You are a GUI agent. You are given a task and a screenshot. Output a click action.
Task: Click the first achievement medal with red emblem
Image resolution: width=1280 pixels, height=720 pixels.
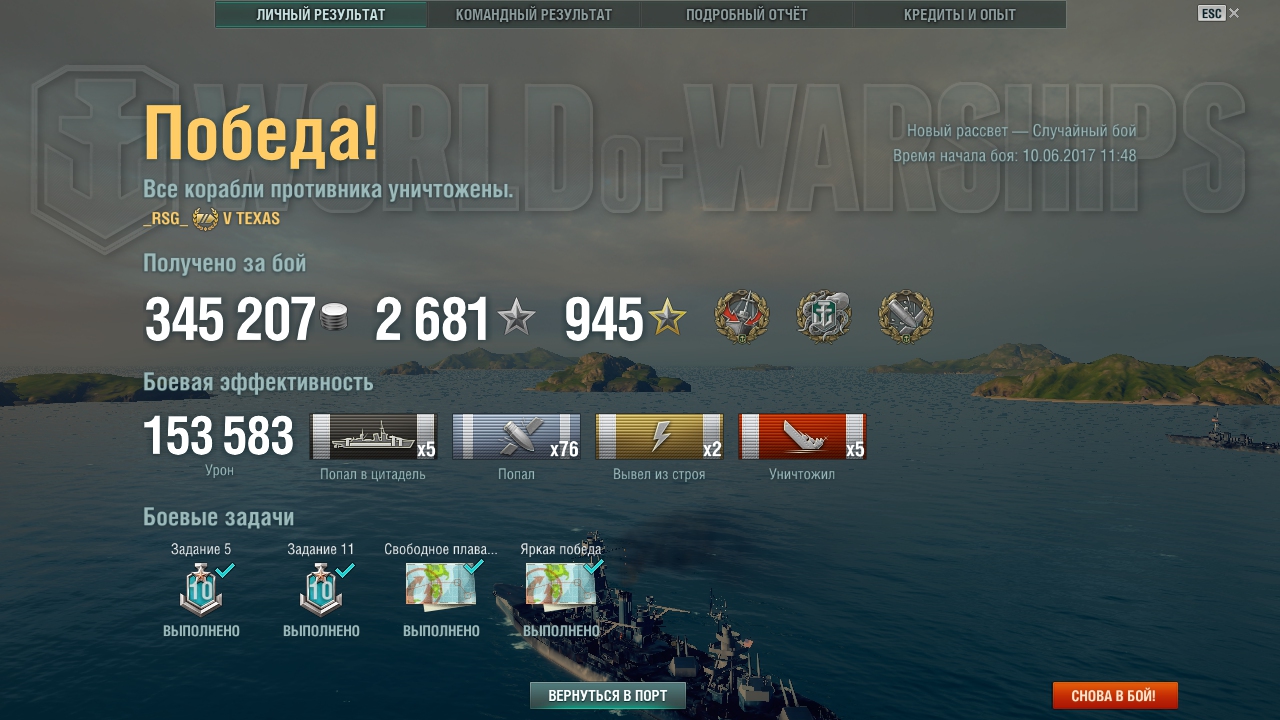click(742, 317)
